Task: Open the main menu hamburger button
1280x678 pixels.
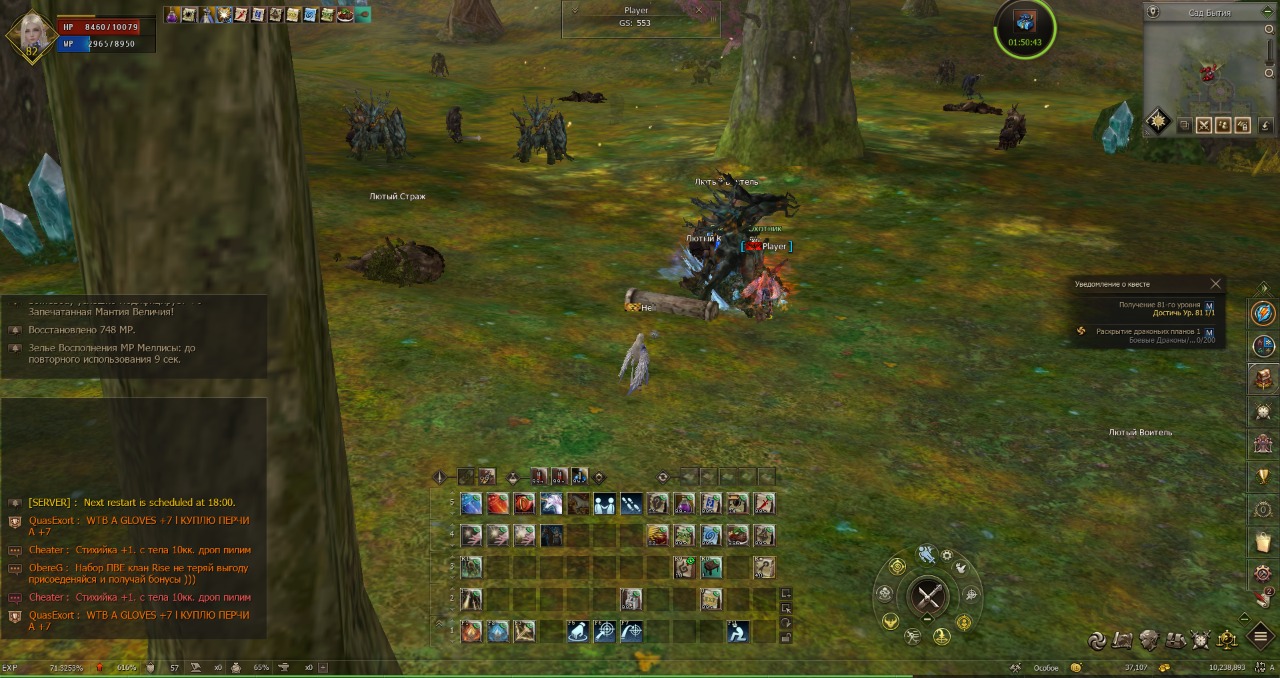Action: (x=1260, y=638)
